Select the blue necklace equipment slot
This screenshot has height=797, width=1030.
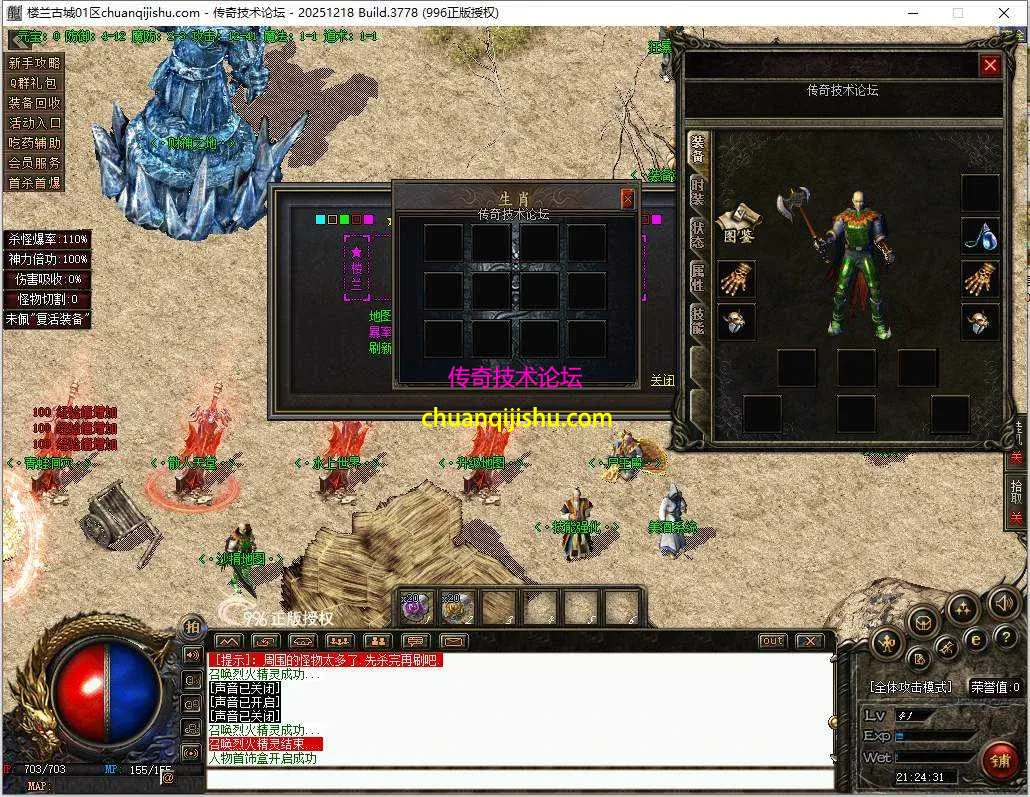pos(980,235)
